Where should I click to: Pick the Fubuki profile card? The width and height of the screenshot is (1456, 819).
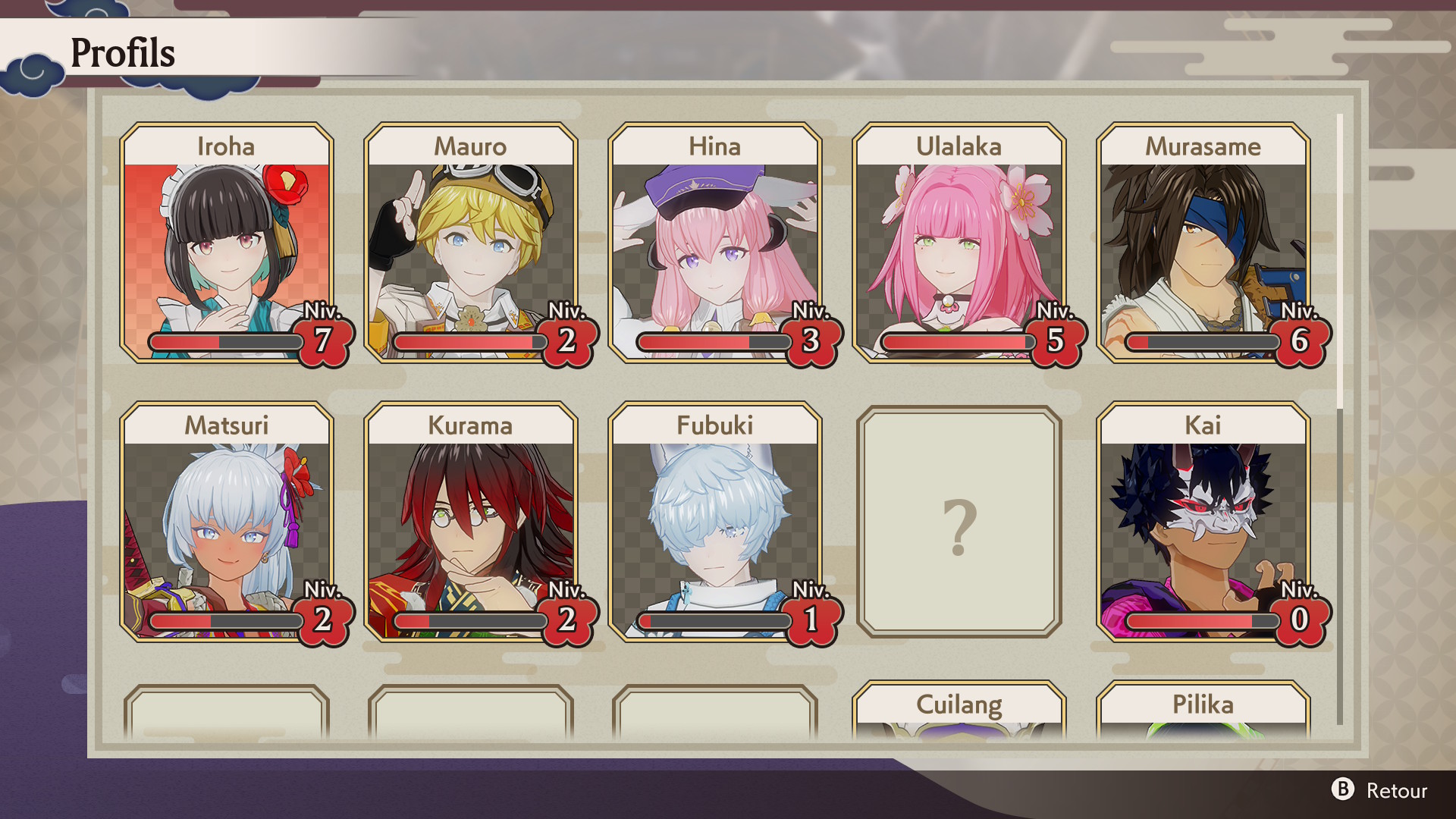715,522
